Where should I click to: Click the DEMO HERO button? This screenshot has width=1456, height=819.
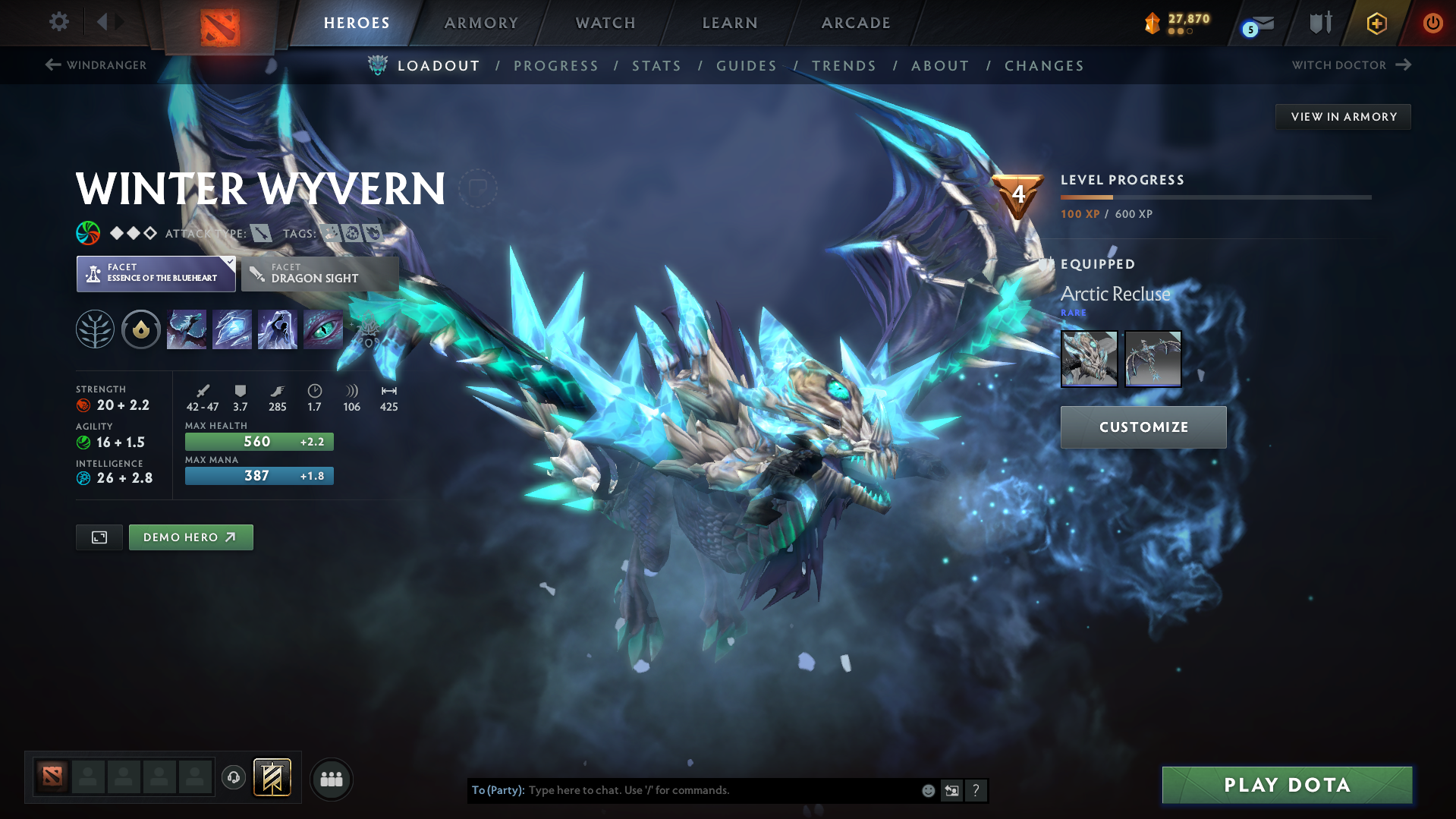[190, 537]
